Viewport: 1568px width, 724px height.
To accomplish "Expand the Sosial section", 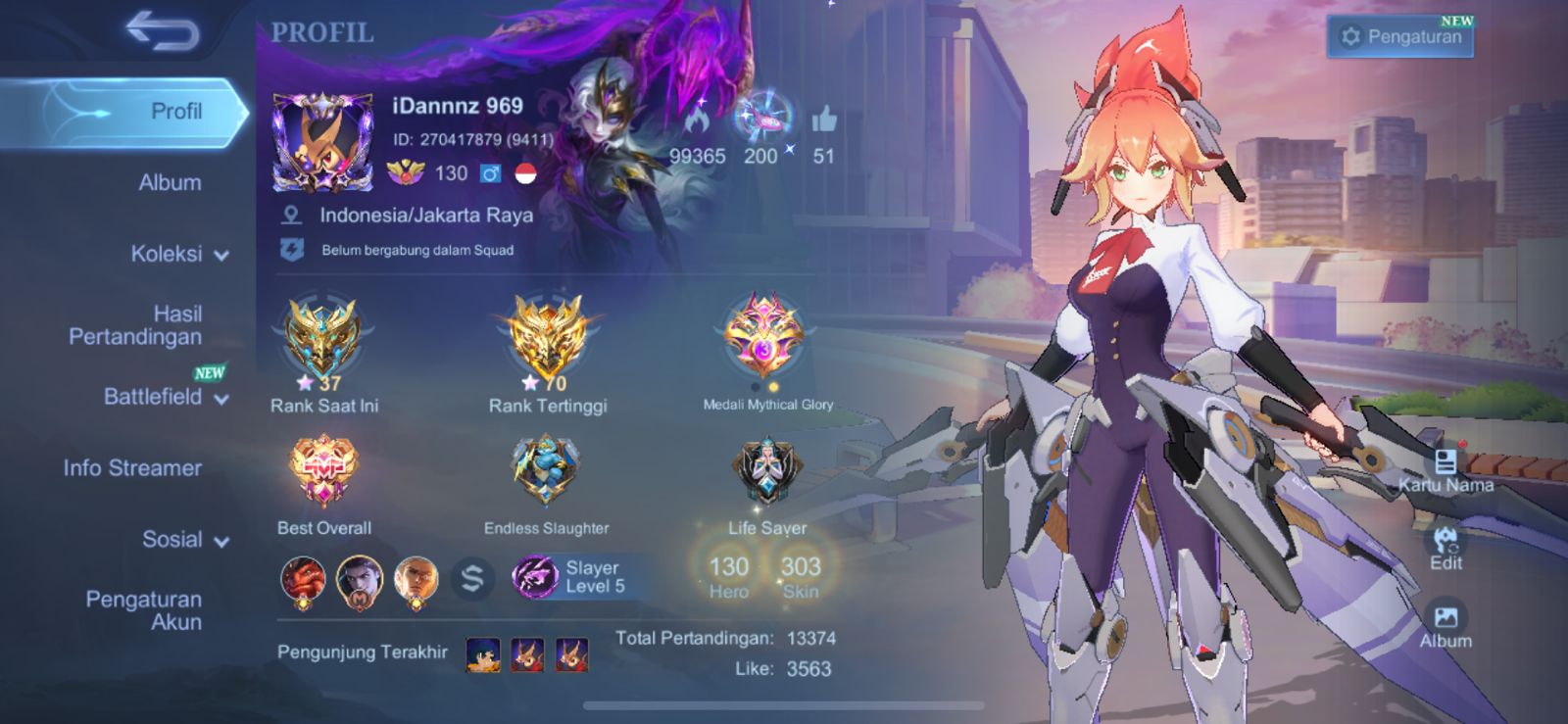I will [x=184, y=540].
